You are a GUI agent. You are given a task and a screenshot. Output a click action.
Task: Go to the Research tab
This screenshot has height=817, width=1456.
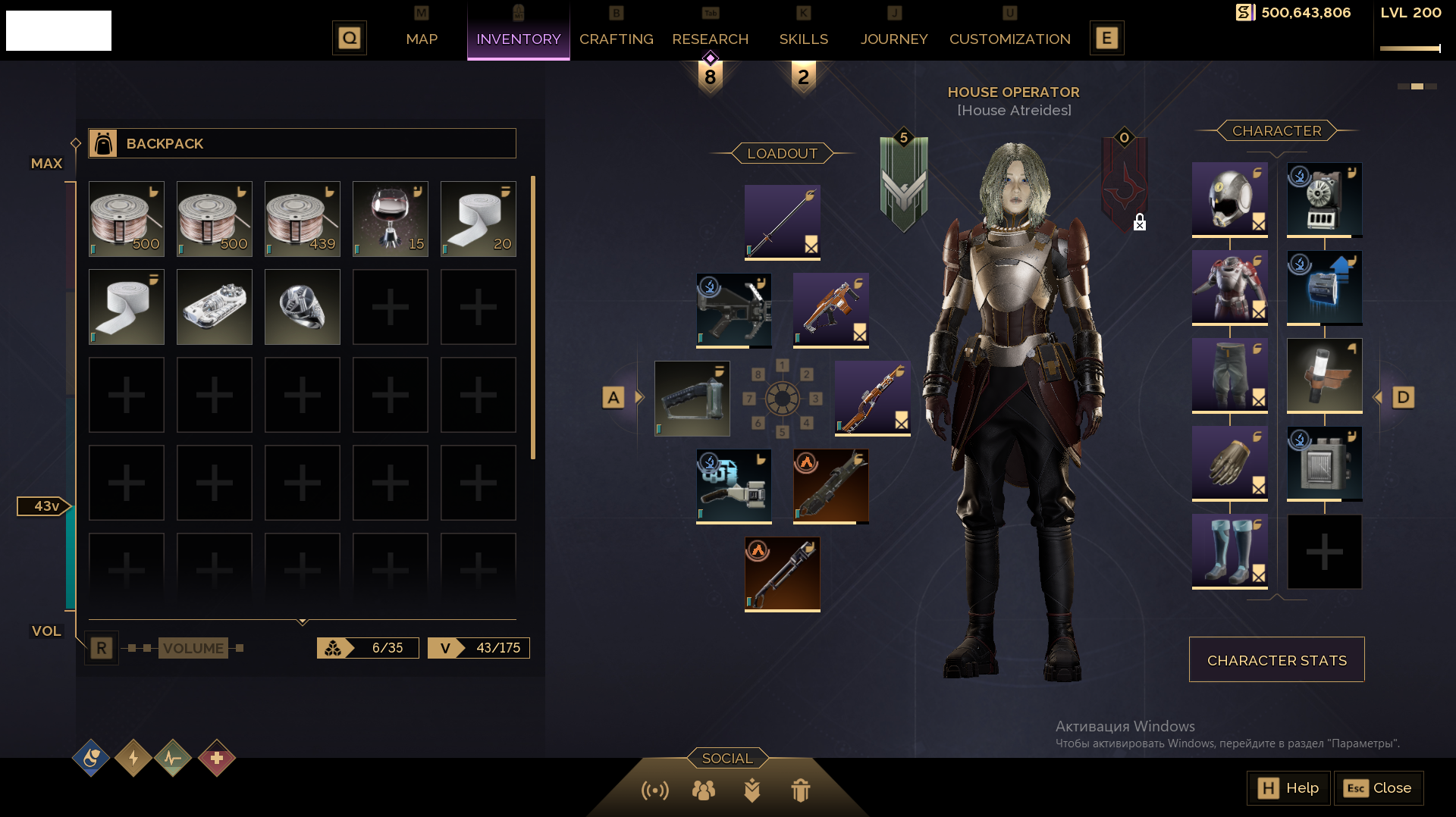(710, 39)
